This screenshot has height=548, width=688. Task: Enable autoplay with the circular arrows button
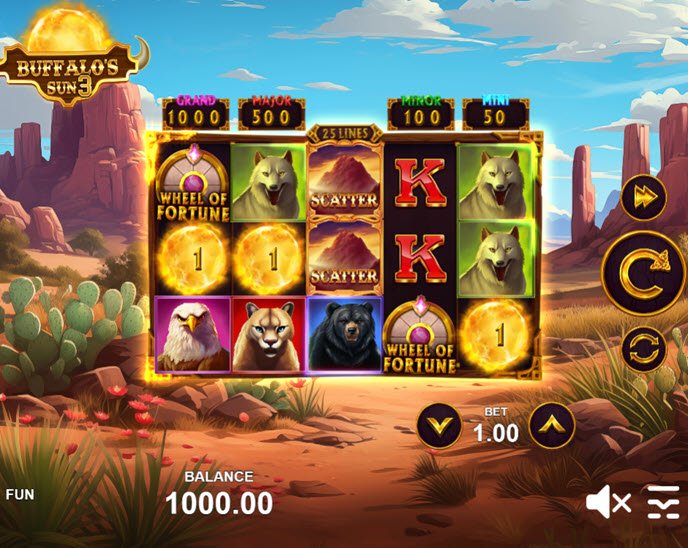click(x=643, y=349)
